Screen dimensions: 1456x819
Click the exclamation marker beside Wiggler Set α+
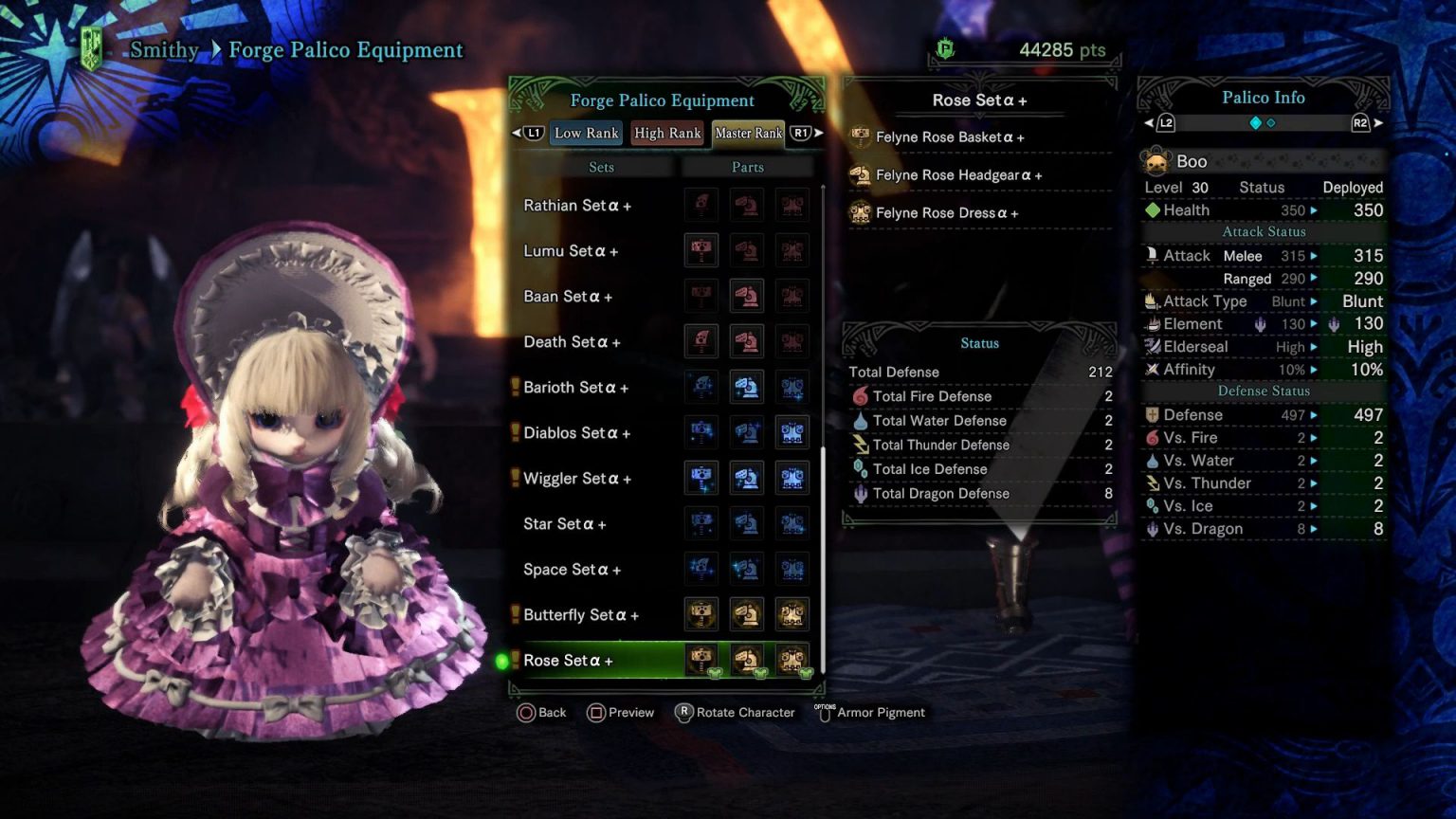[515, 478]
